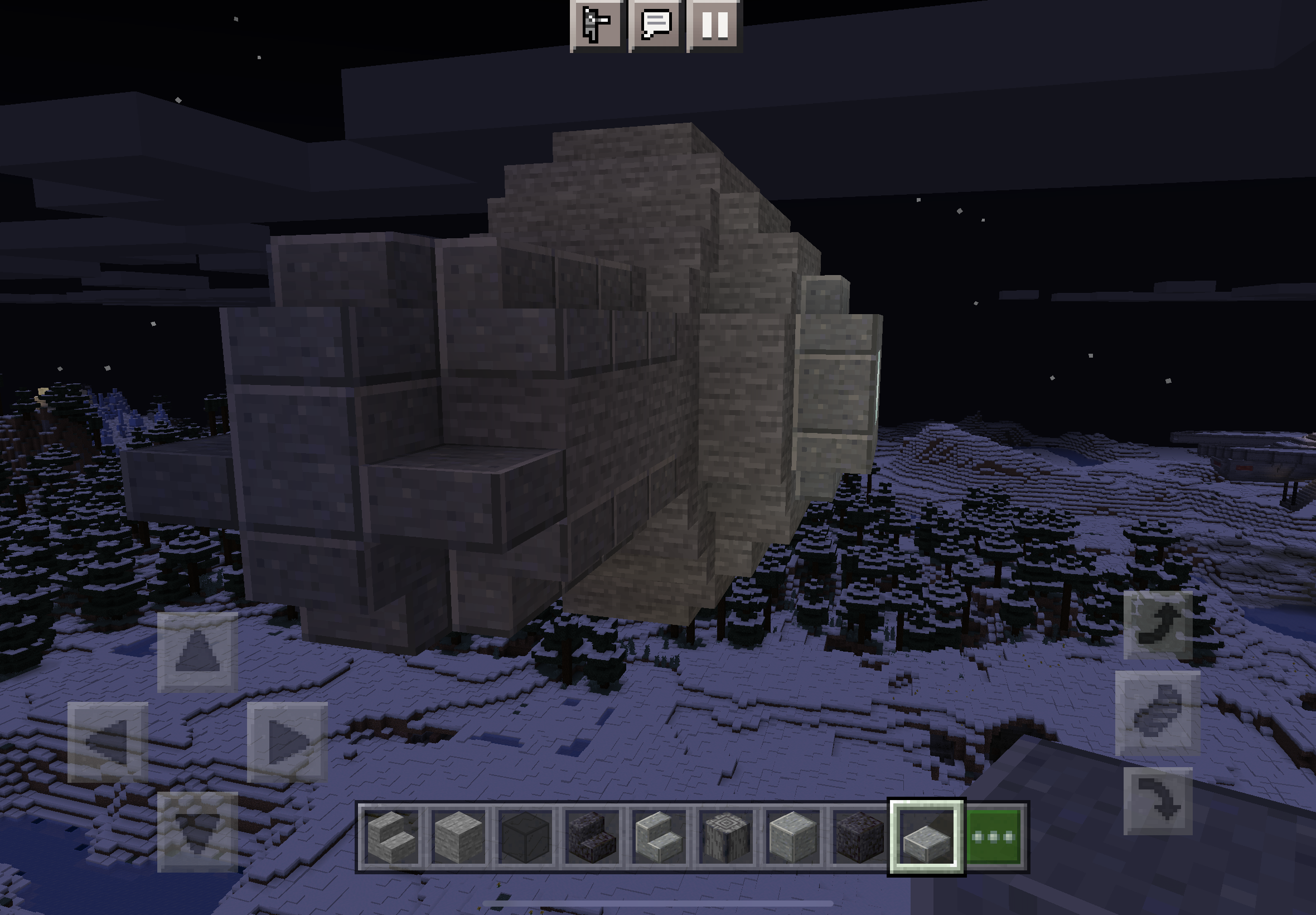This screenshot has width=1316, height=915.
Task: Choose the dark tinted glass block slot
Action: (525, 837)
